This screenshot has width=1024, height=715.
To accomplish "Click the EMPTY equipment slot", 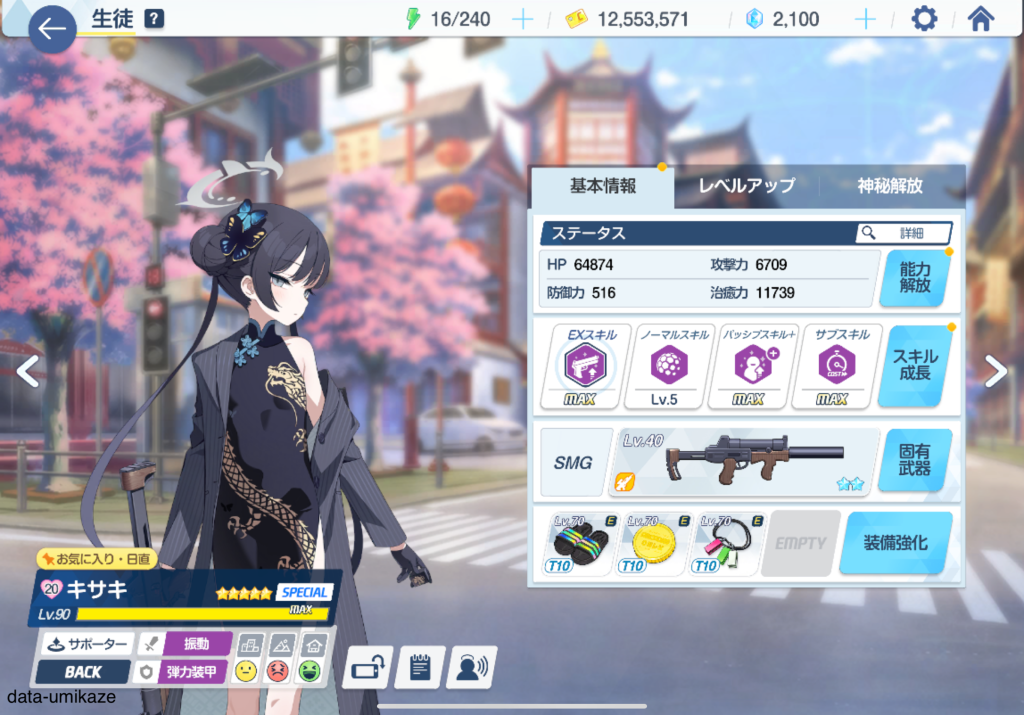I will [x=800, y=543].
